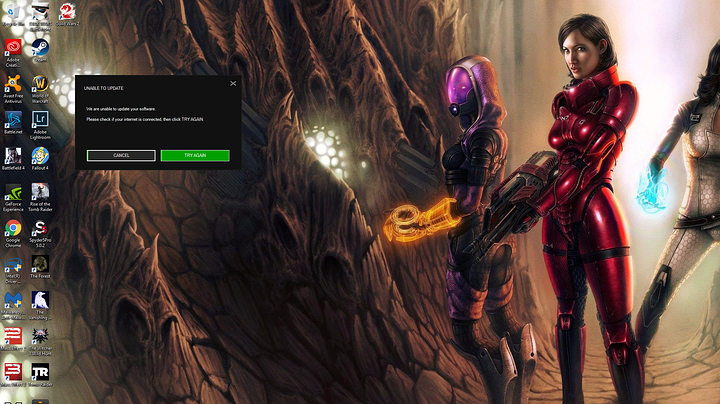Open the Adobe Creative Cloud shortcut
This screenshot has height=404, width=720.
tap(13, 47)
